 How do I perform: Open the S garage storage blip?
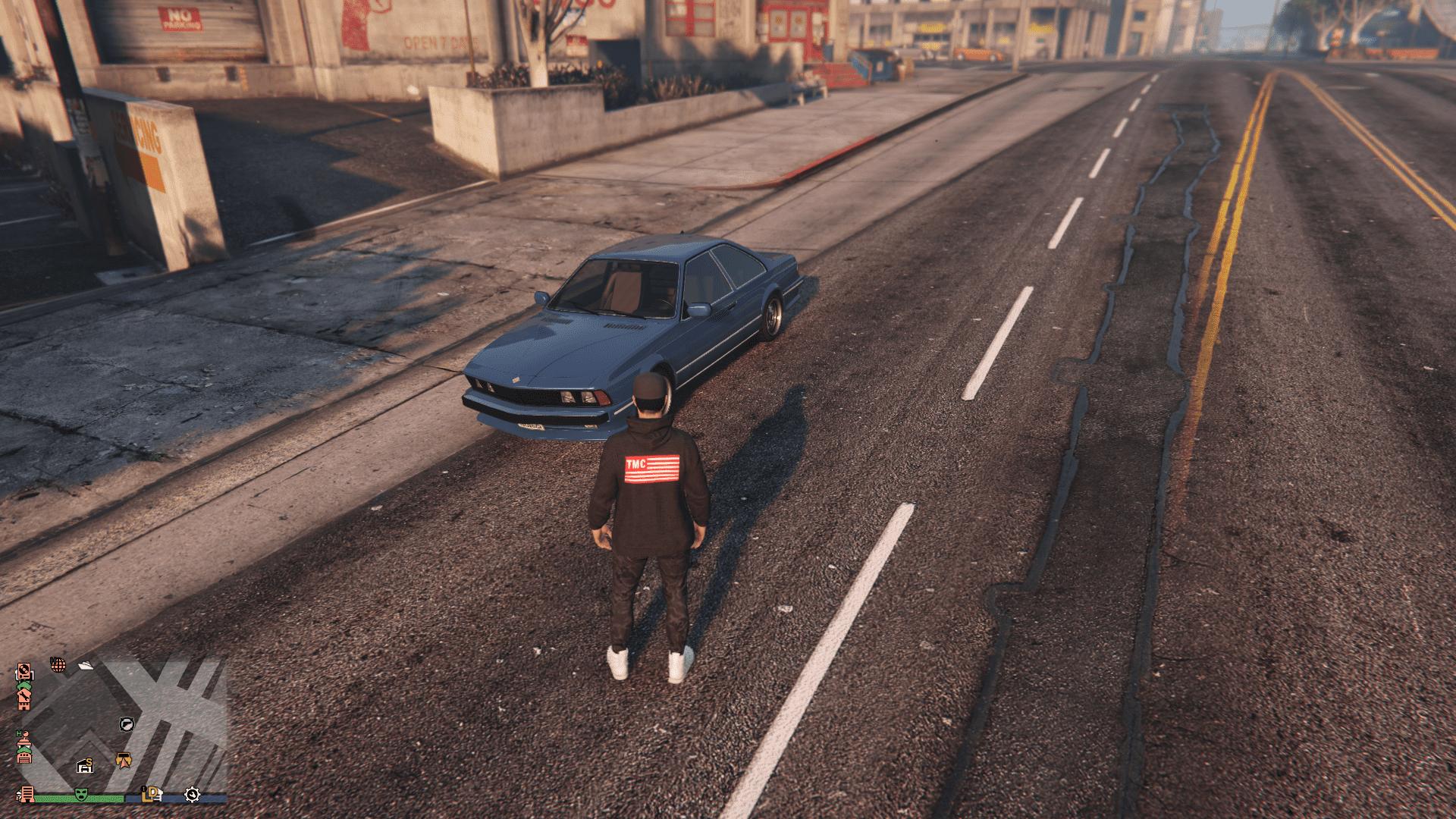click(85, 767)
